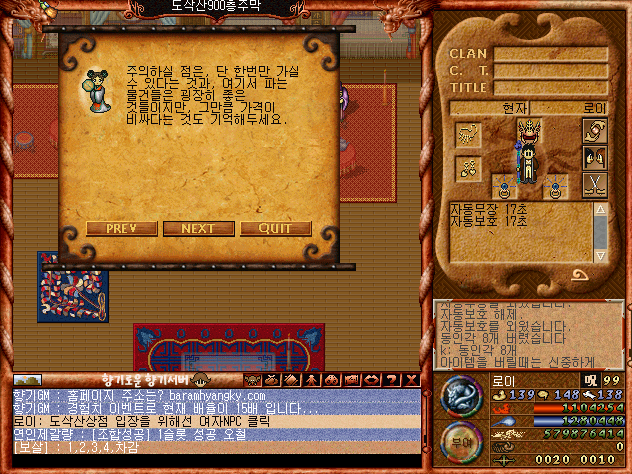Click the dragon orb button

pyautogui.click(x=461, y=397)
